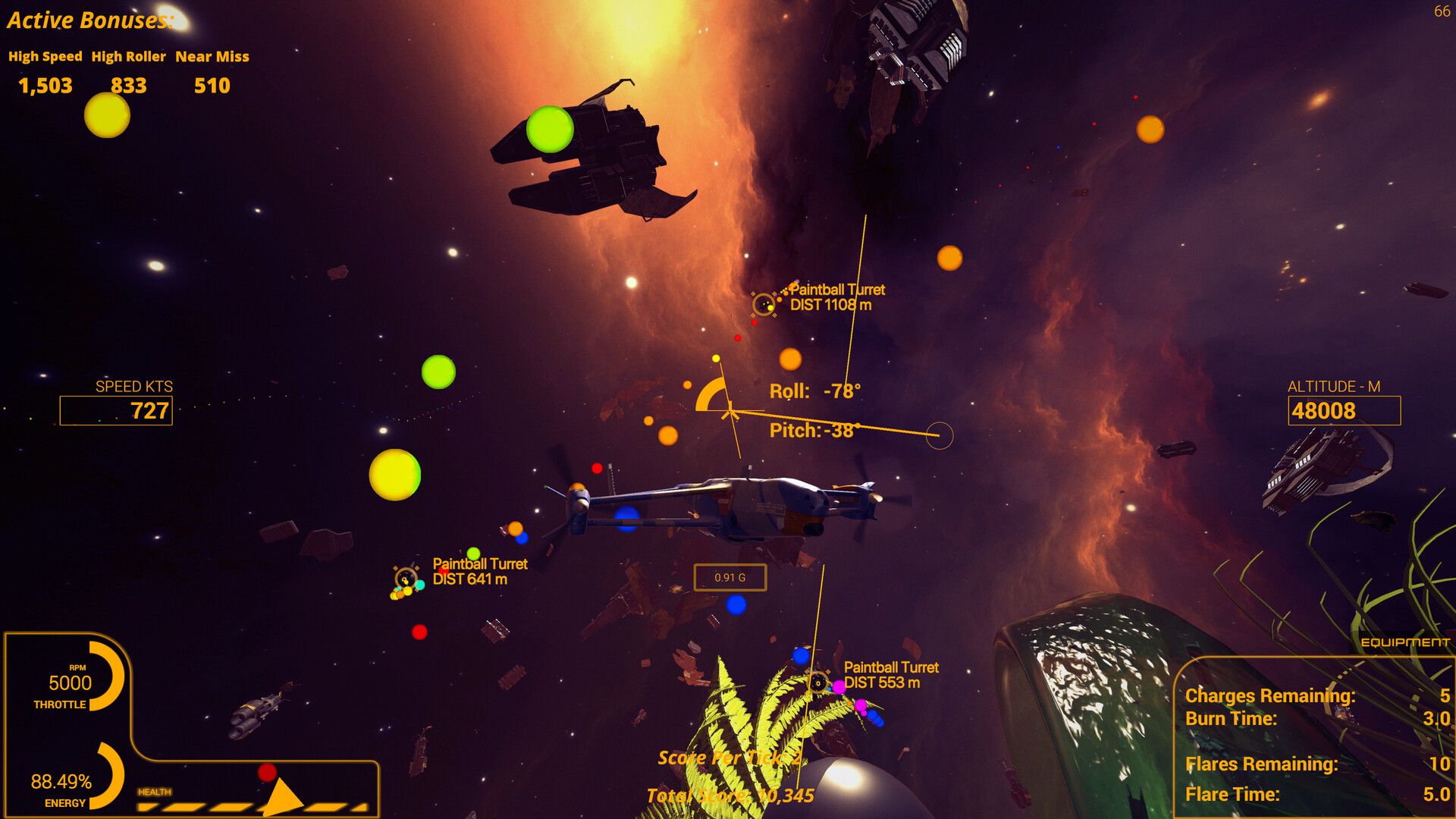1456x819 pixels.
Task: Toggle the High Roller bonus display
Action: (128, 85)
